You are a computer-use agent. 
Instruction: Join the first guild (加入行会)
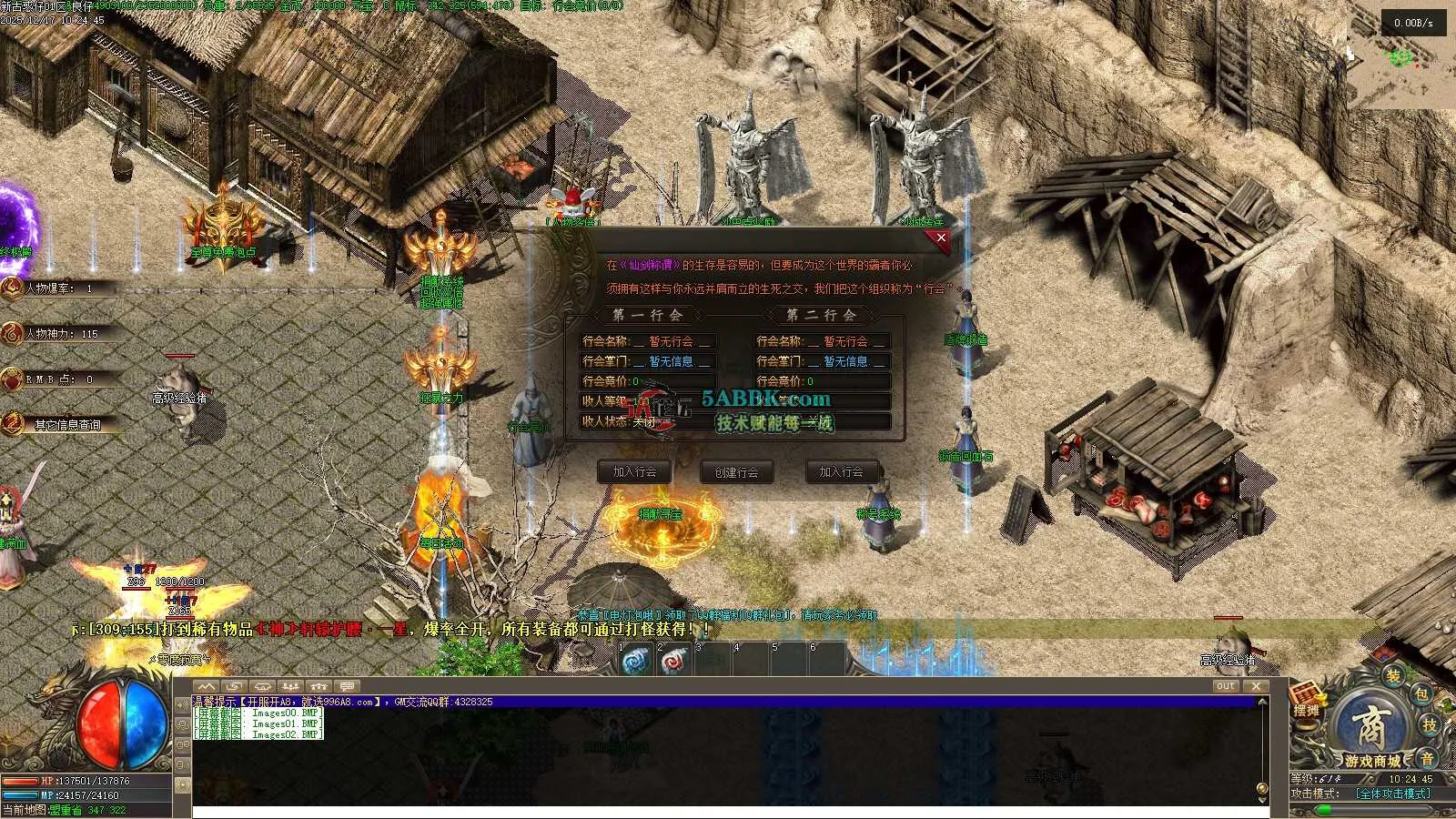pyautogui.click(x=634, y=471)
